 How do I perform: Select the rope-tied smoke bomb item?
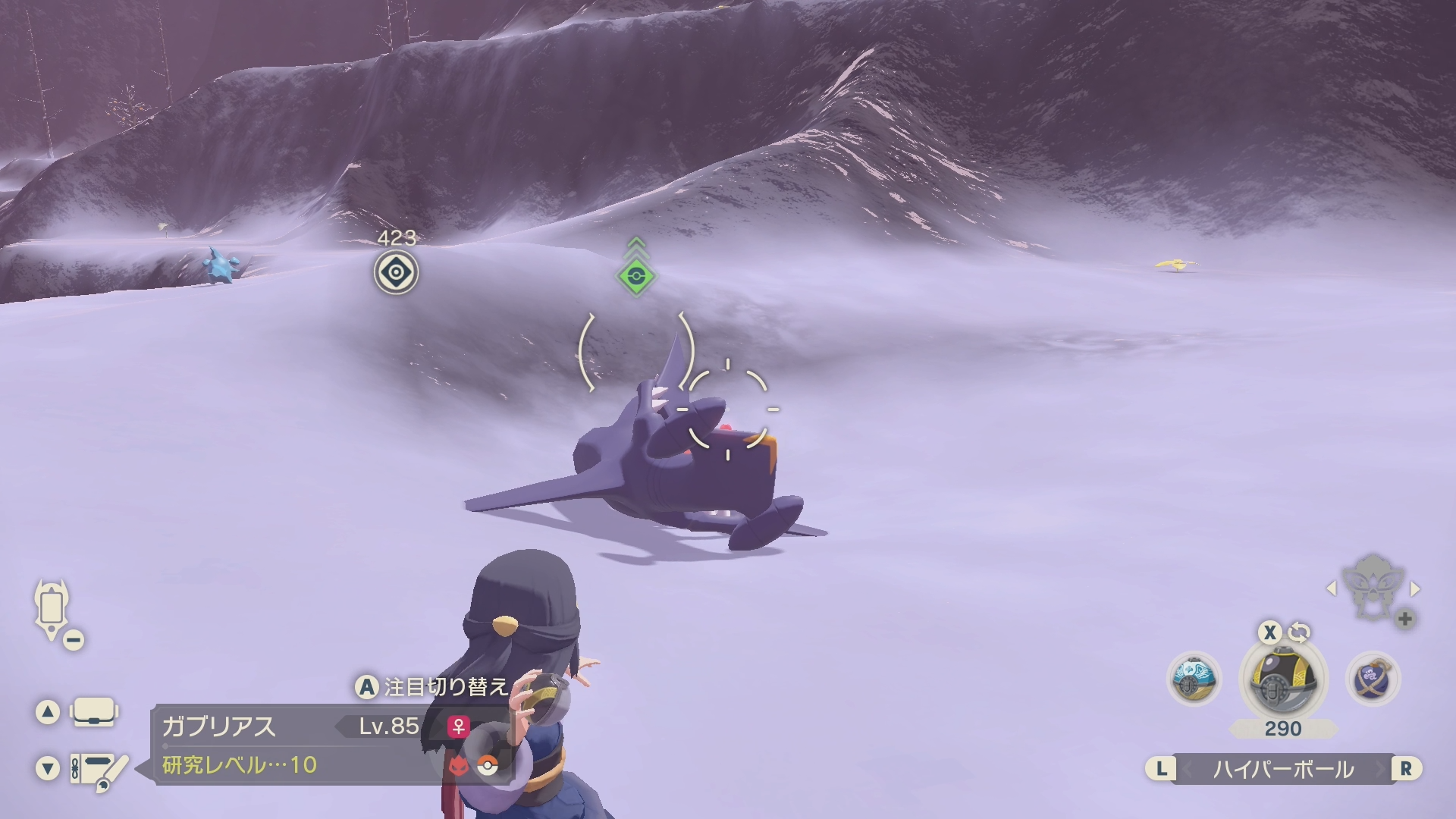[1373, 678]
